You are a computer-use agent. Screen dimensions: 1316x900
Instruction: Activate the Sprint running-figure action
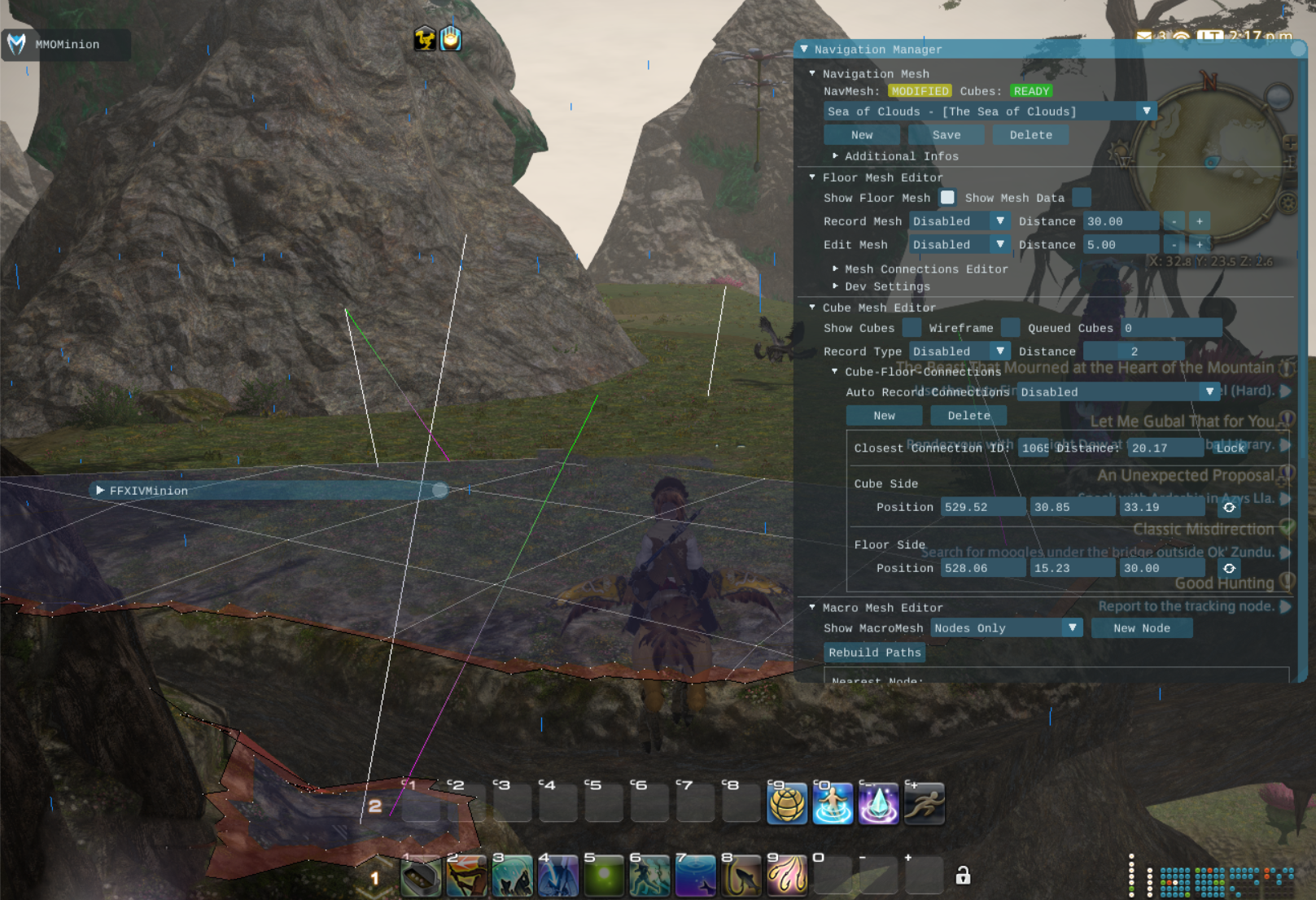point(925,804)
